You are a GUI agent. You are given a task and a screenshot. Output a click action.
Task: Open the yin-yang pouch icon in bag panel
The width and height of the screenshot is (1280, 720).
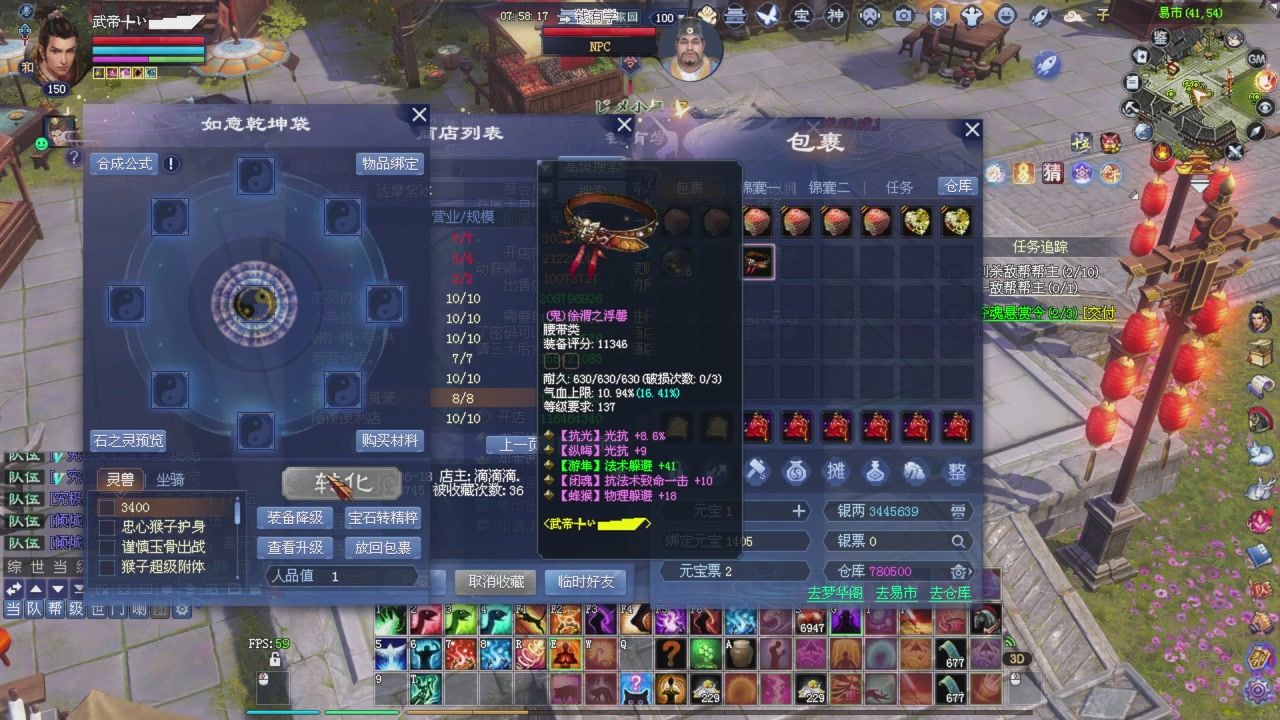click(x=796, y=471)
